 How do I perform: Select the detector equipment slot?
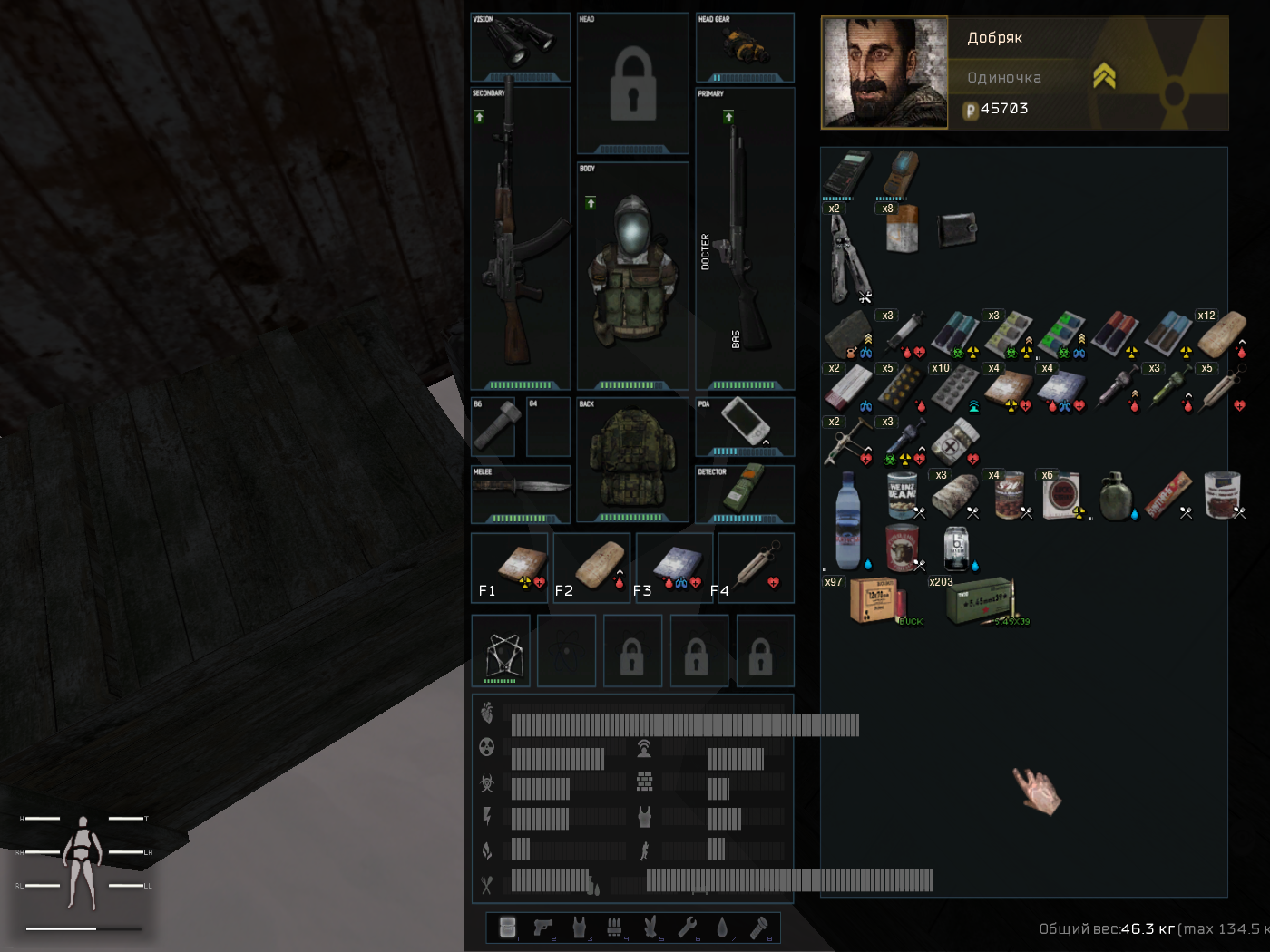pos(745,491)
